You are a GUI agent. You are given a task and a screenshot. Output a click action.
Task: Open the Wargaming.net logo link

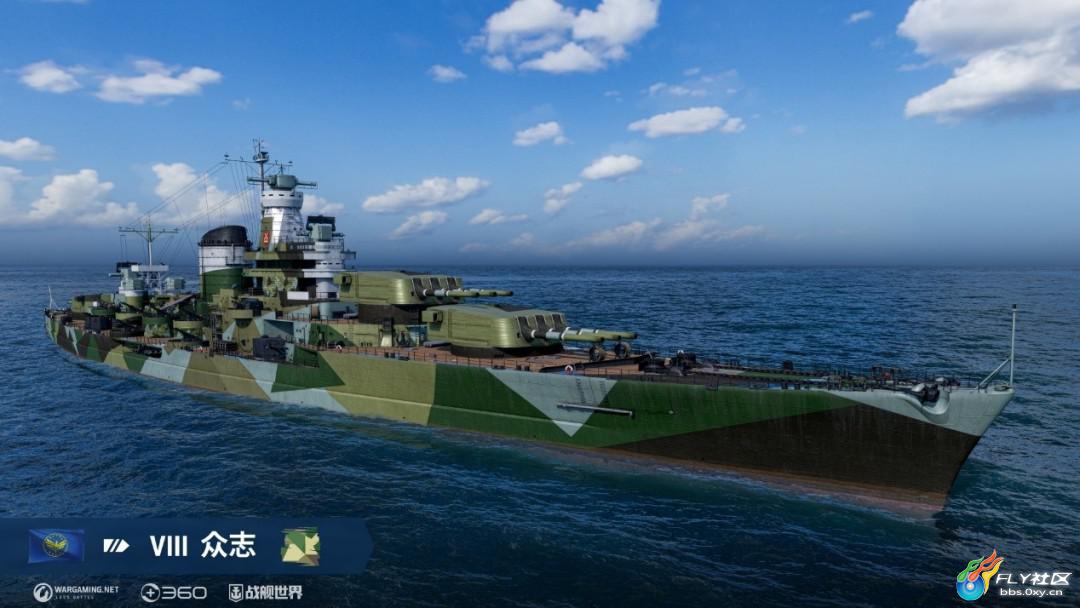pos(76,592)
